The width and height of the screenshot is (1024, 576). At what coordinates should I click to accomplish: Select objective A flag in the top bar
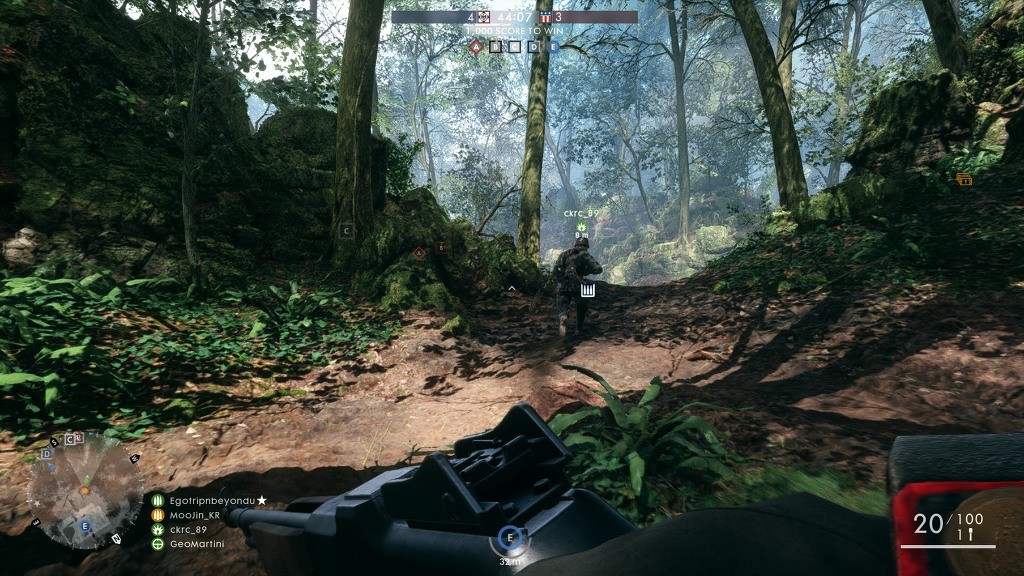(x=476, y=46)
